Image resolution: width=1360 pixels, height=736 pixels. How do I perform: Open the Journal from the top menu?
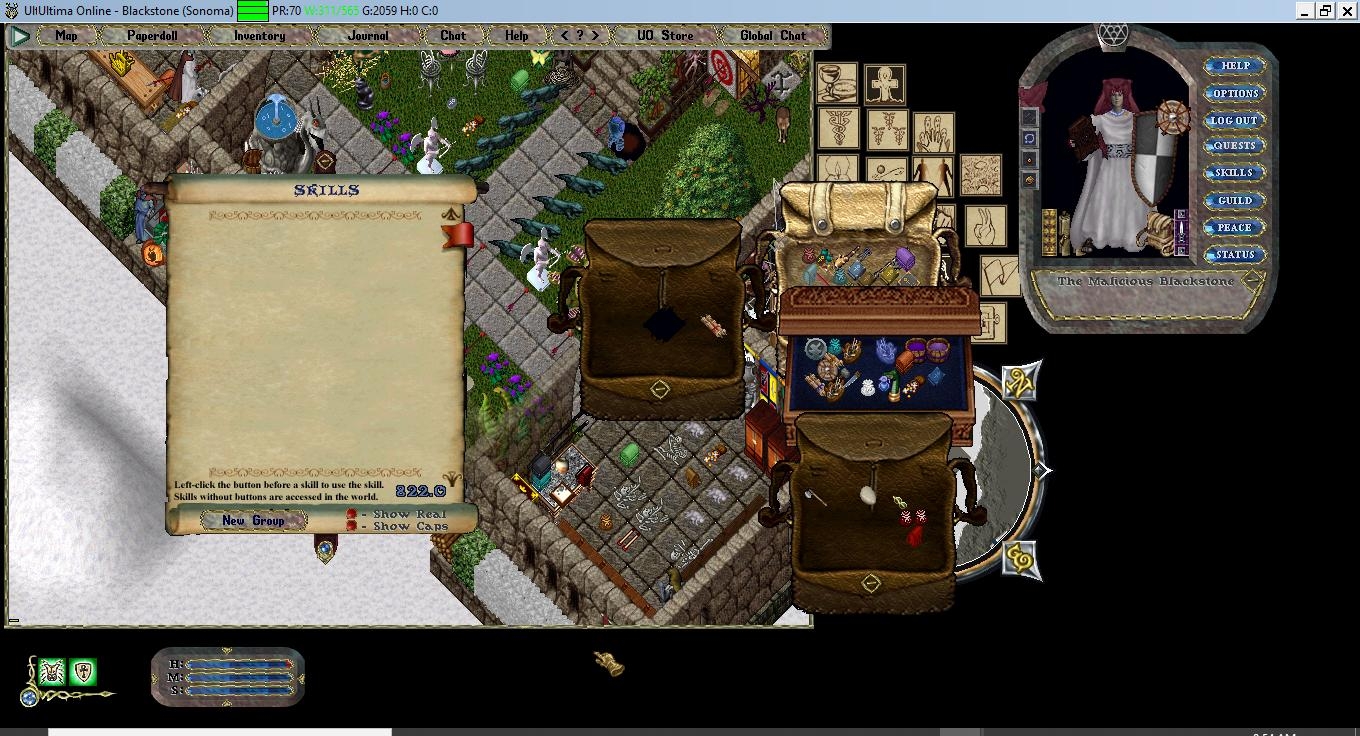click(367, 35)
